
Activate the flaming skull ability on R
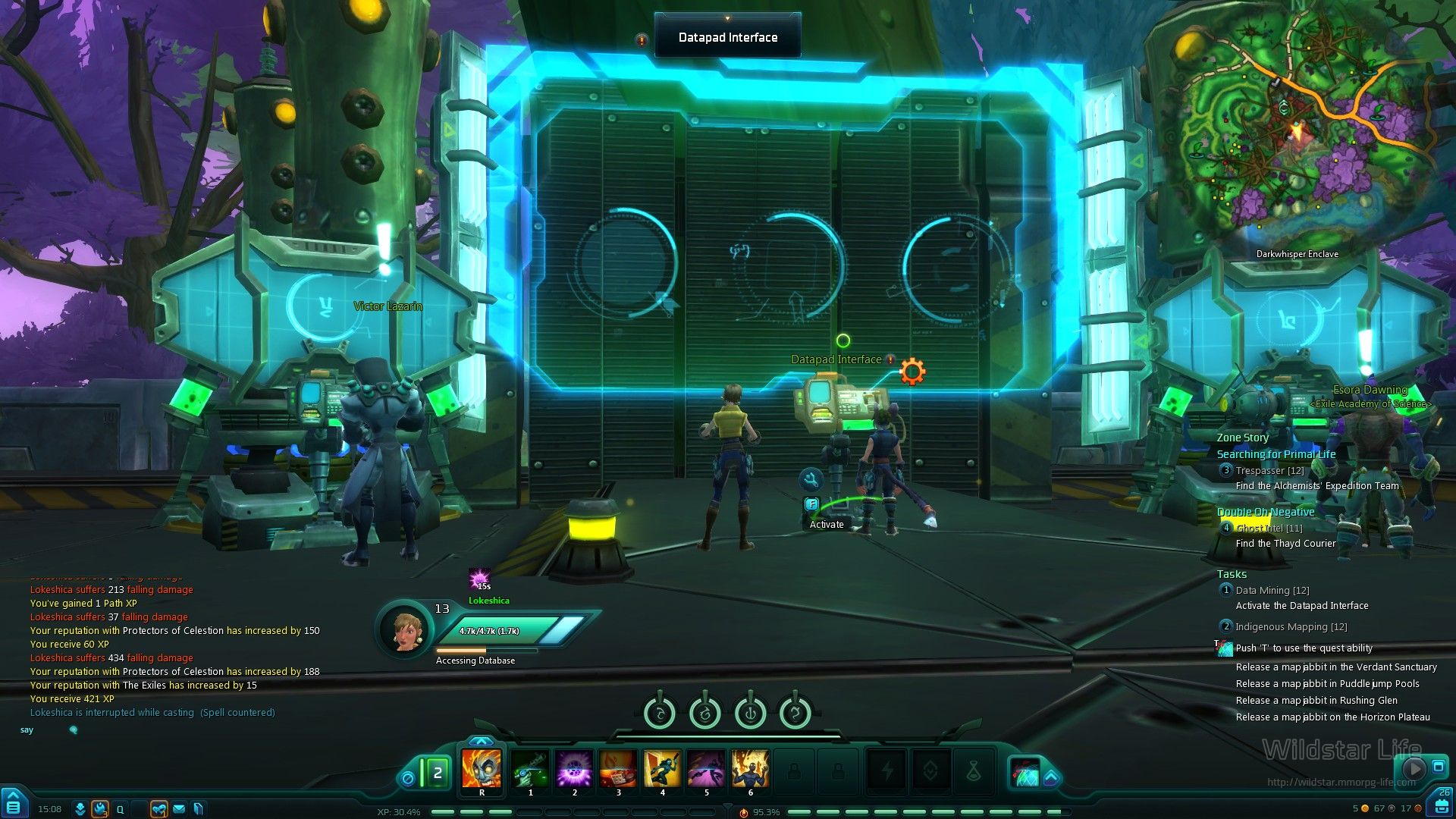tap(482, 768)
